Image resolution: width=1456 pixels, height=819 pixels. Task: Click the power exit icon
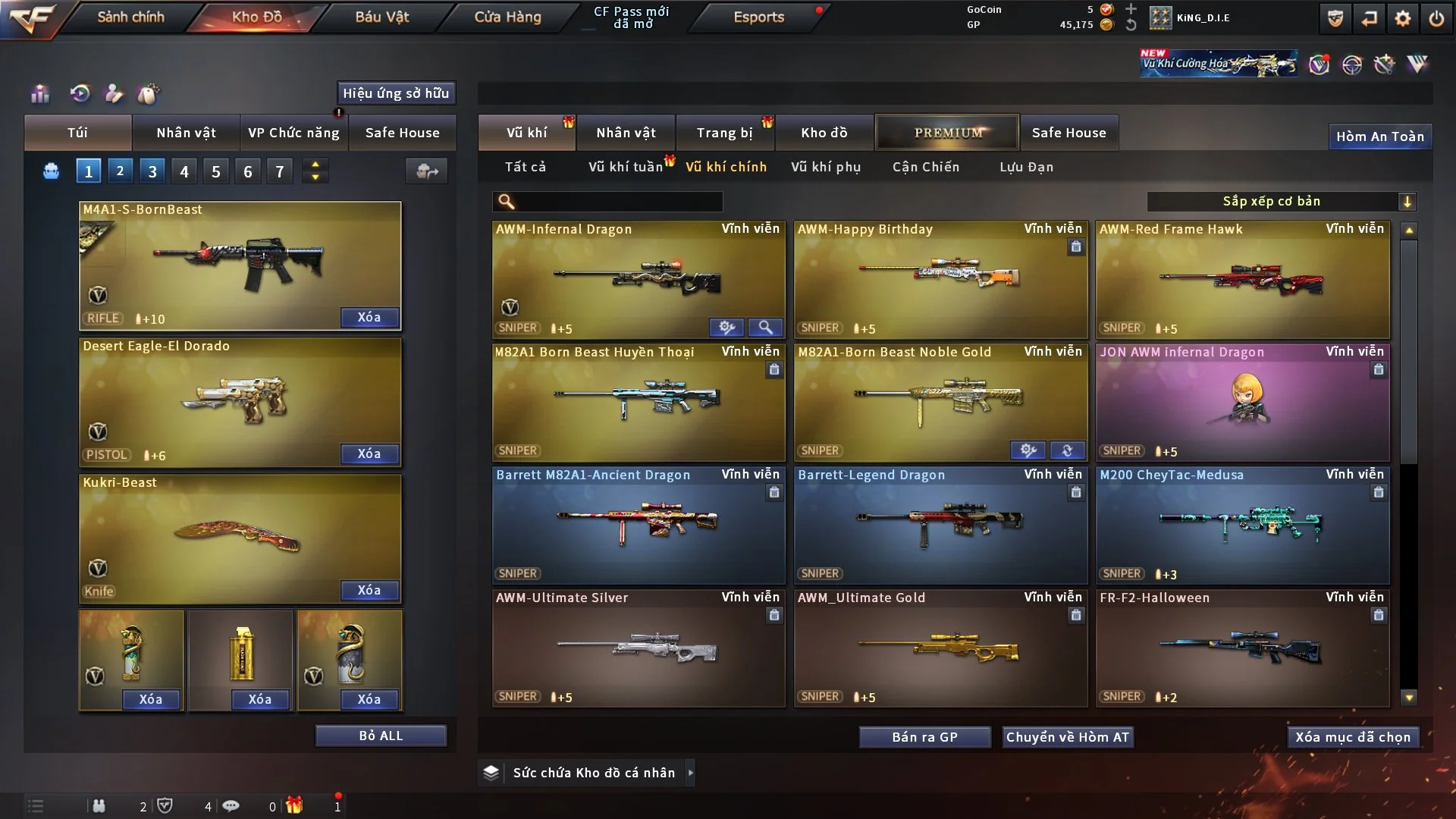1436,18
